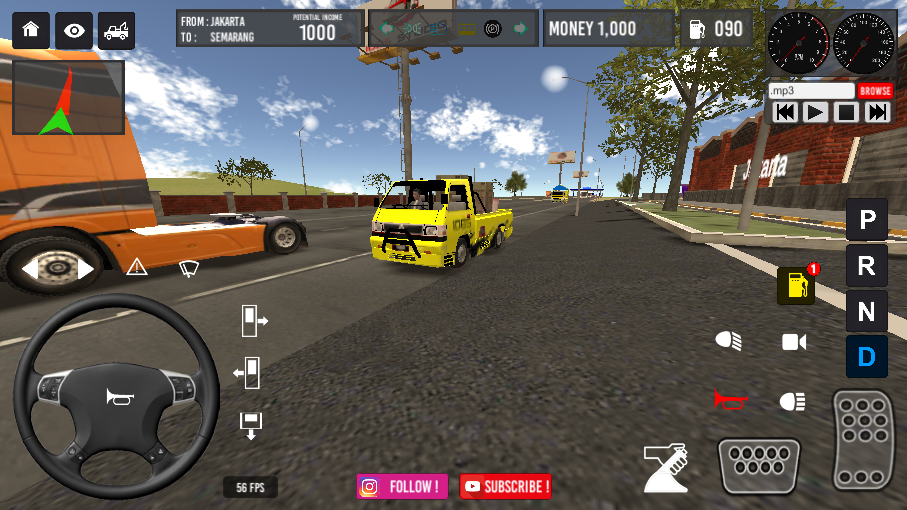
Task: Call the tow truck service
Action: 116,30
